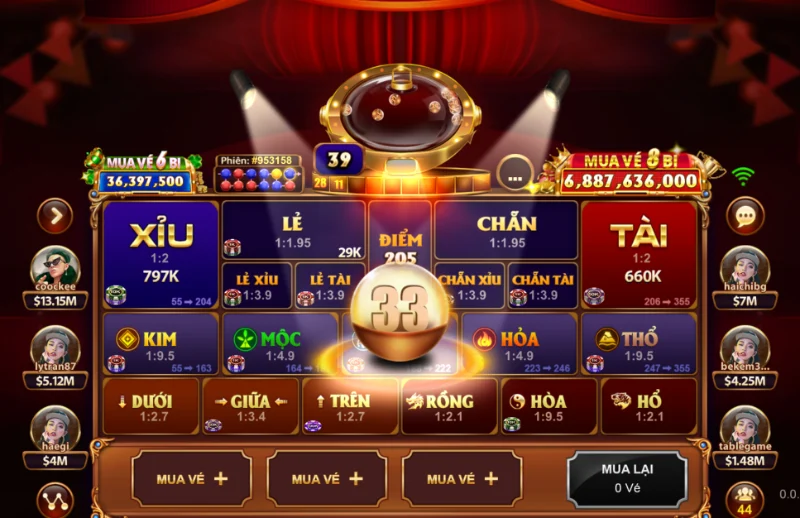This screenshot has width=800, height=518.
Task: Bet on DƯỚI
Action: click(150, 405)
